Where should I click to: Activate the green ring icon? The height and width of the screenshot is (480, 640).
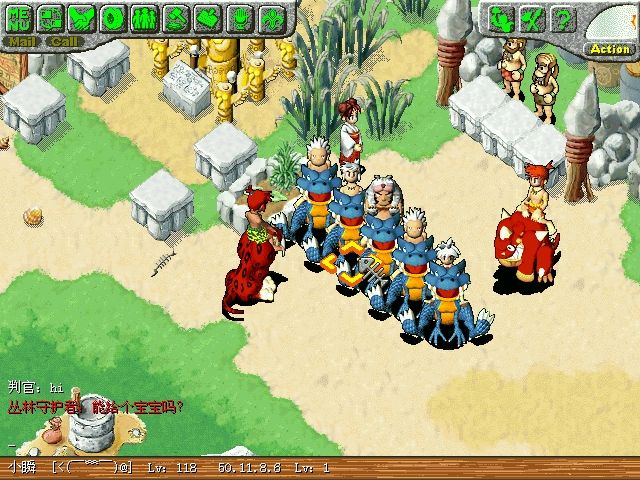pos(113,17)
